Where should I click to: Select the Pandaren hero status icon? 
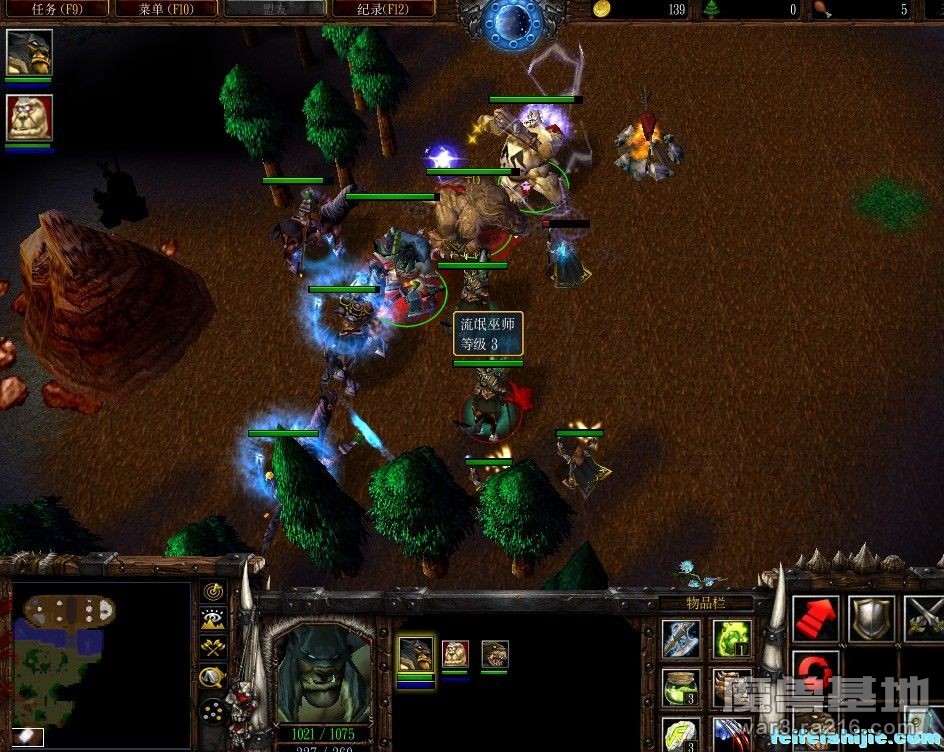click(29, 119)
